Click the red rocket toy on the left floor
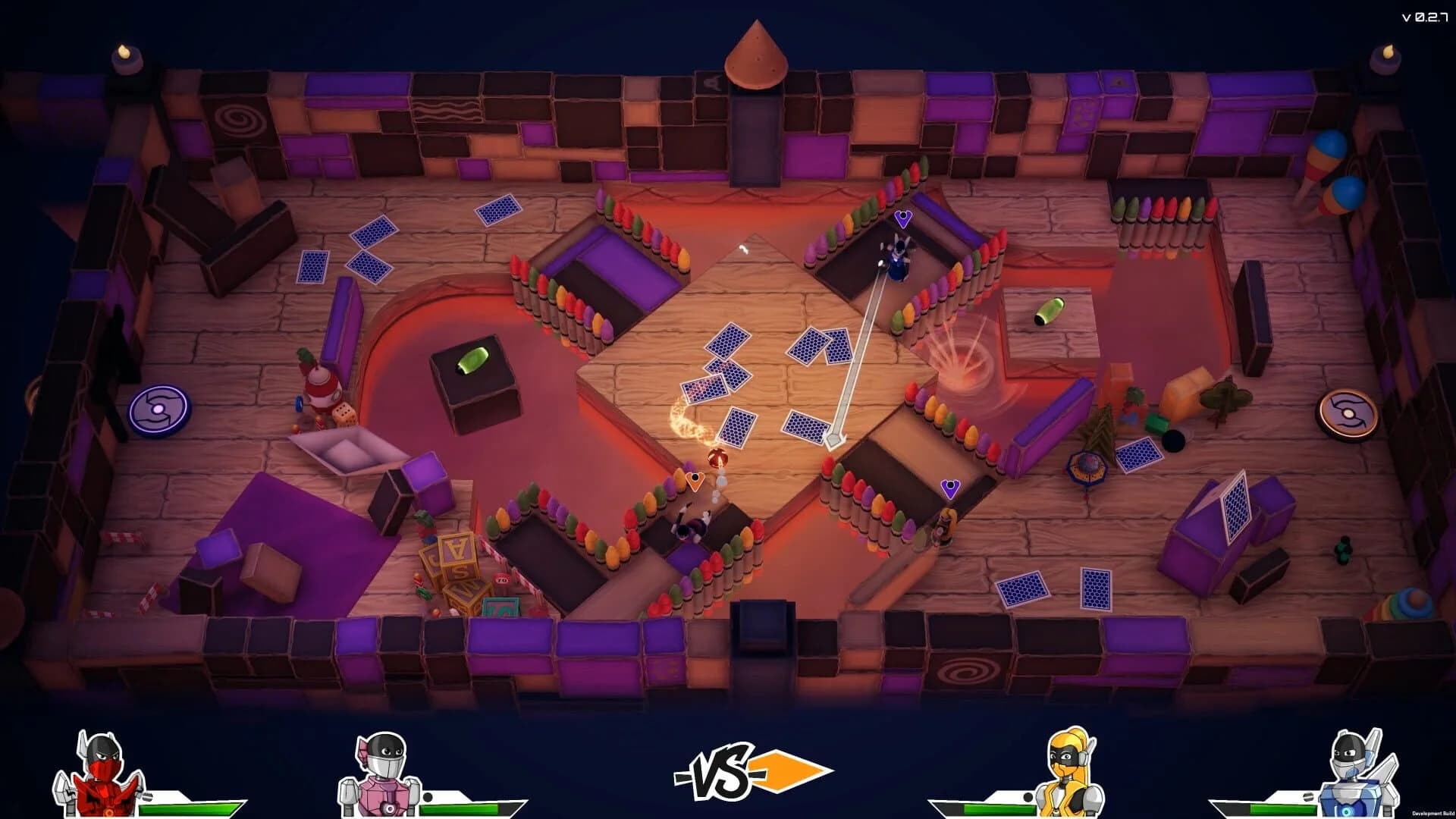 [322, 387]
